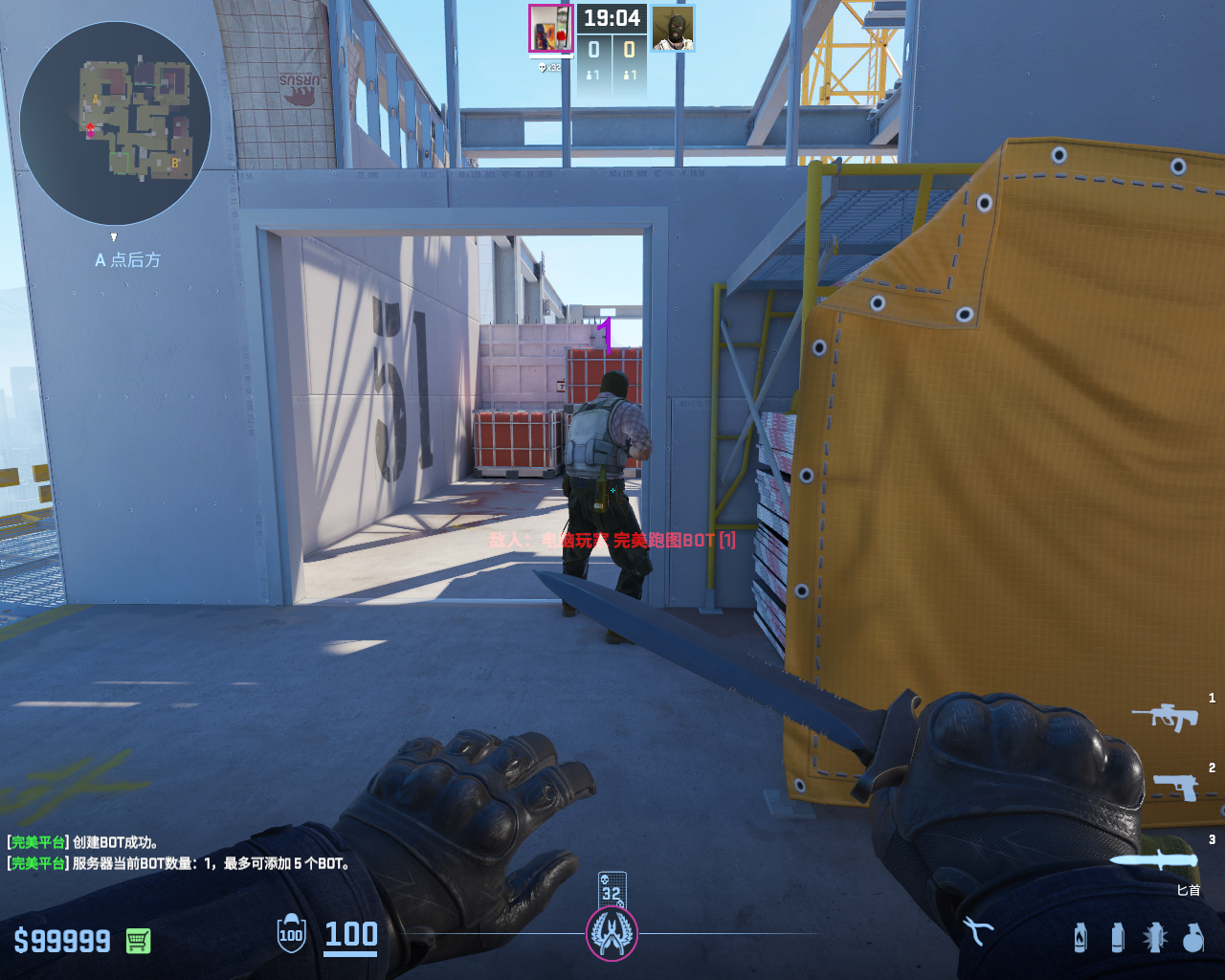
Task: Select the flashbang grenade icon
Action: [x=1154, y=937]
